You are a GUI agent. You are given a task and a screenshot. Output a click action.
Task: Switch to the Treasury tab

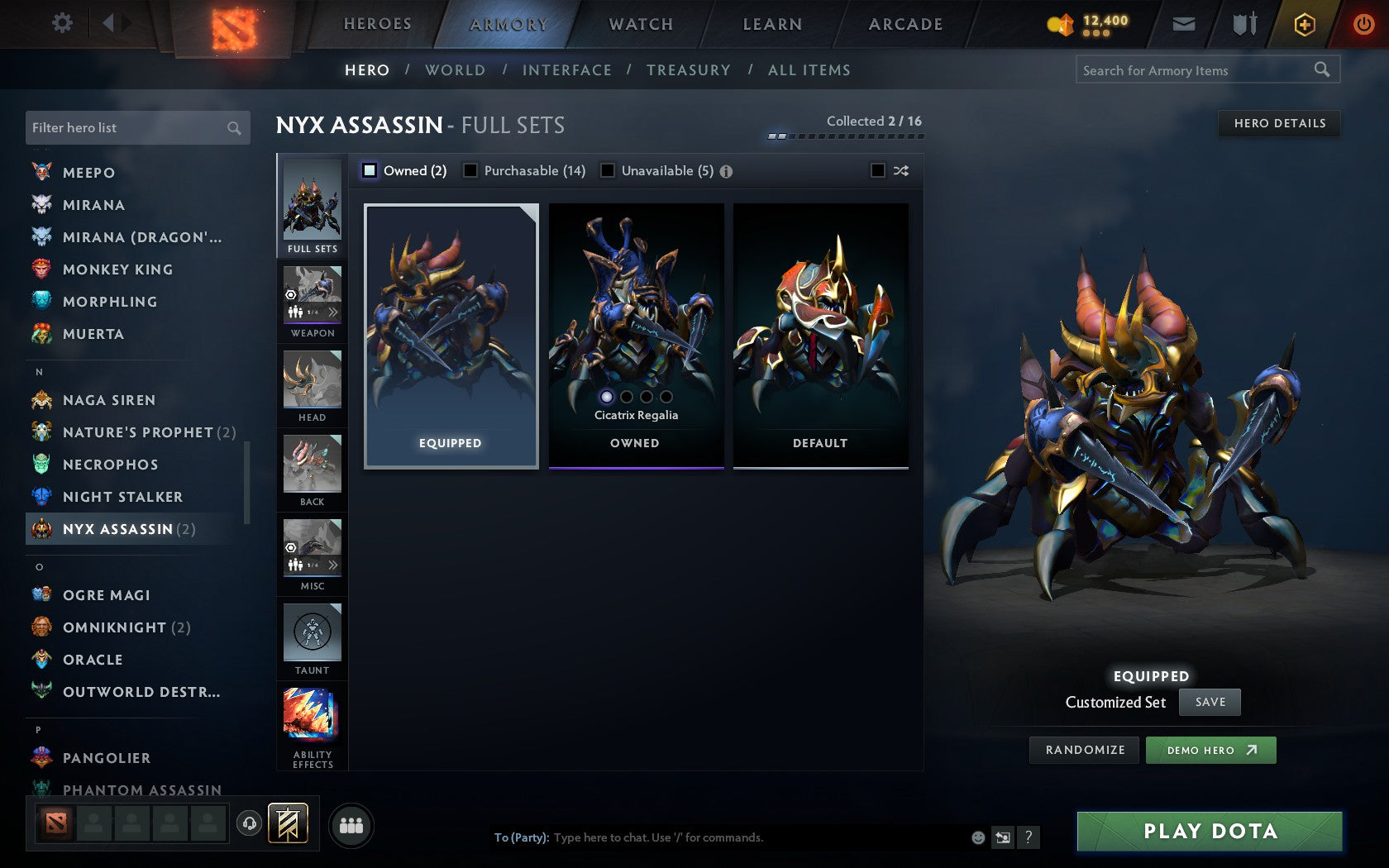click(689, 70)
